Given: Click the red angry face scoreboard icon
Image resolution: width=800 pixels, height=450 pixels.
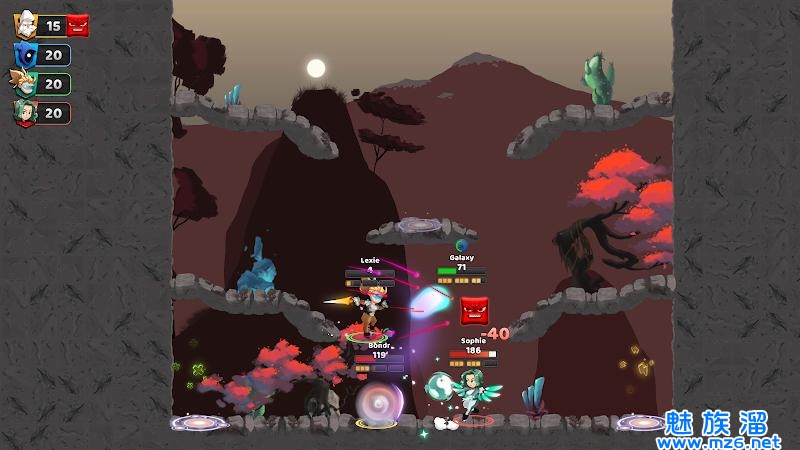Looking at the screenshot, I should pyautogui.click(x=78, y=27).
